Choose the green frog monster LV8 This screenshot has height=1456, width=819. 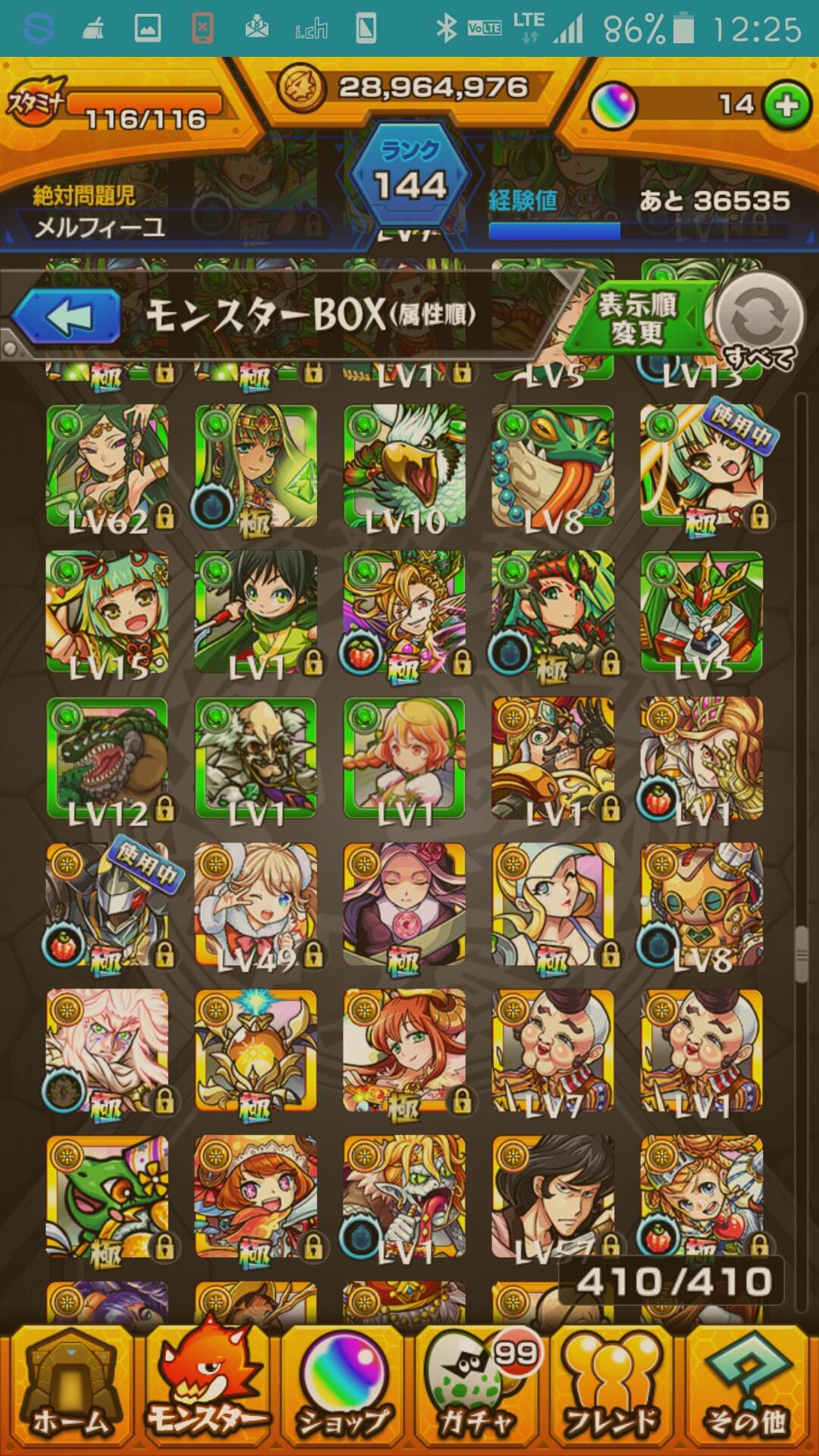553,466
